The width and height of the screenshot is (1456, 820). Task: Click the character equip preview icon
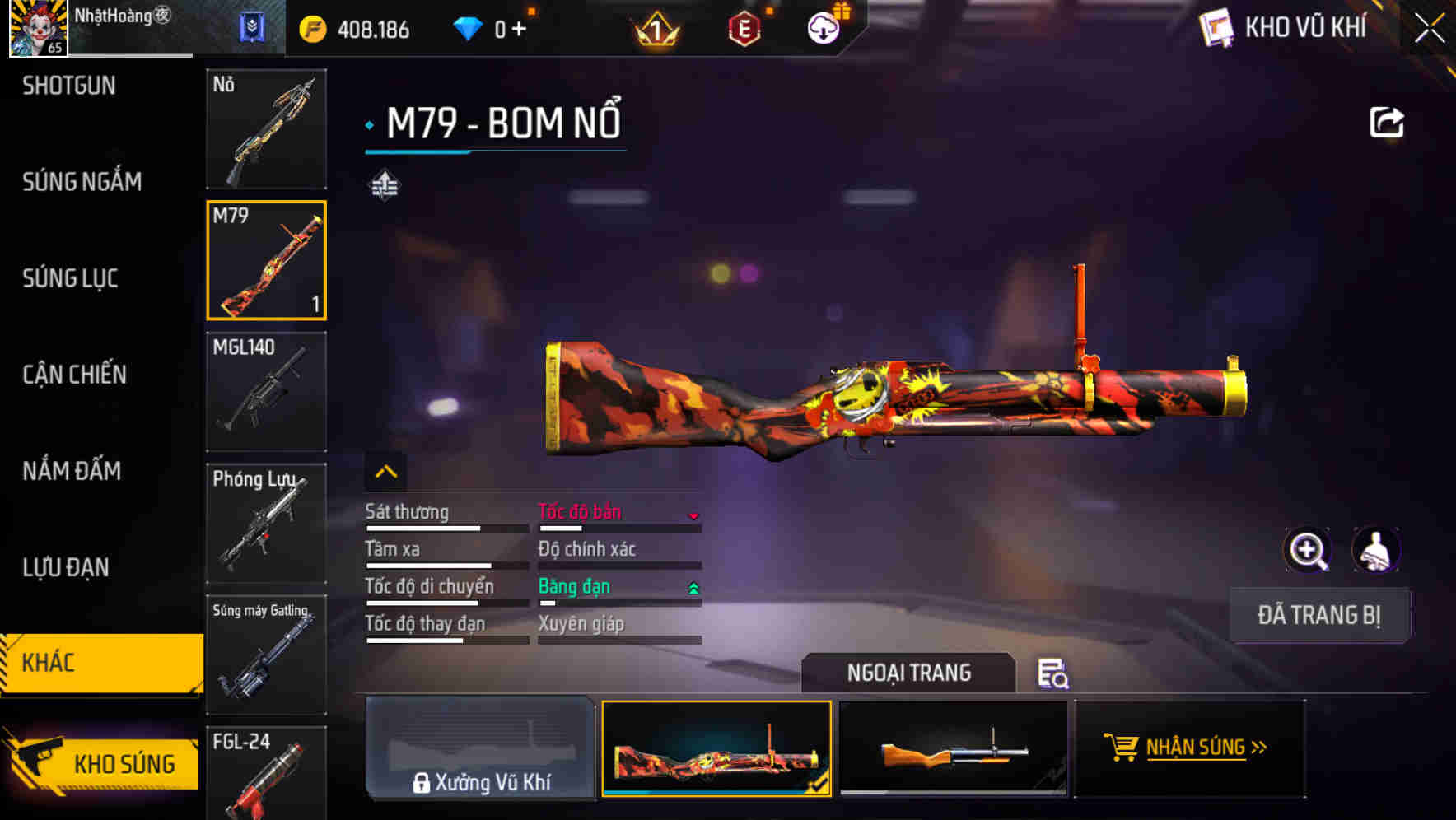tap(1377, 550)
